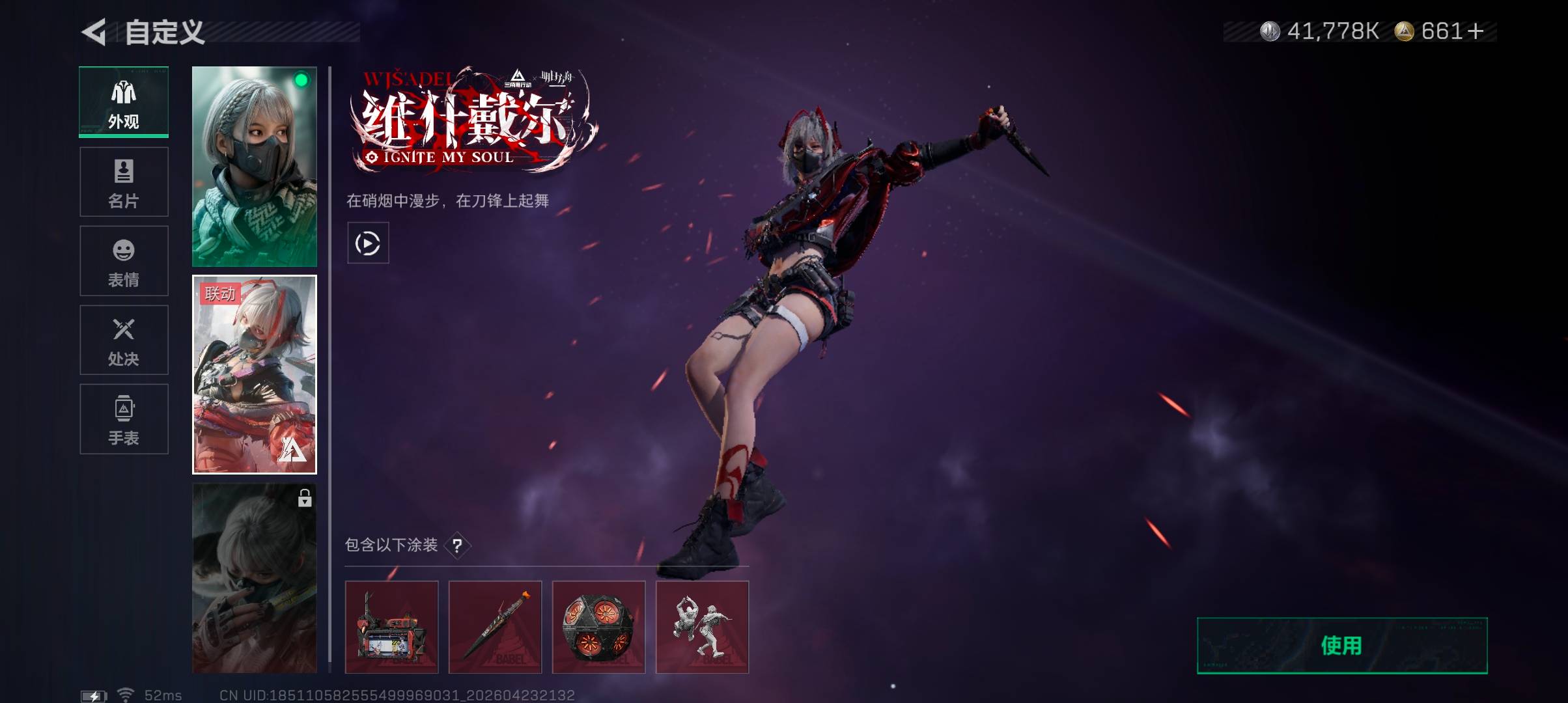Image resolution: width=1568 pixels, height=703 pixels.
Task: View the red spherical grenade item
Action: tap(598, 627)
